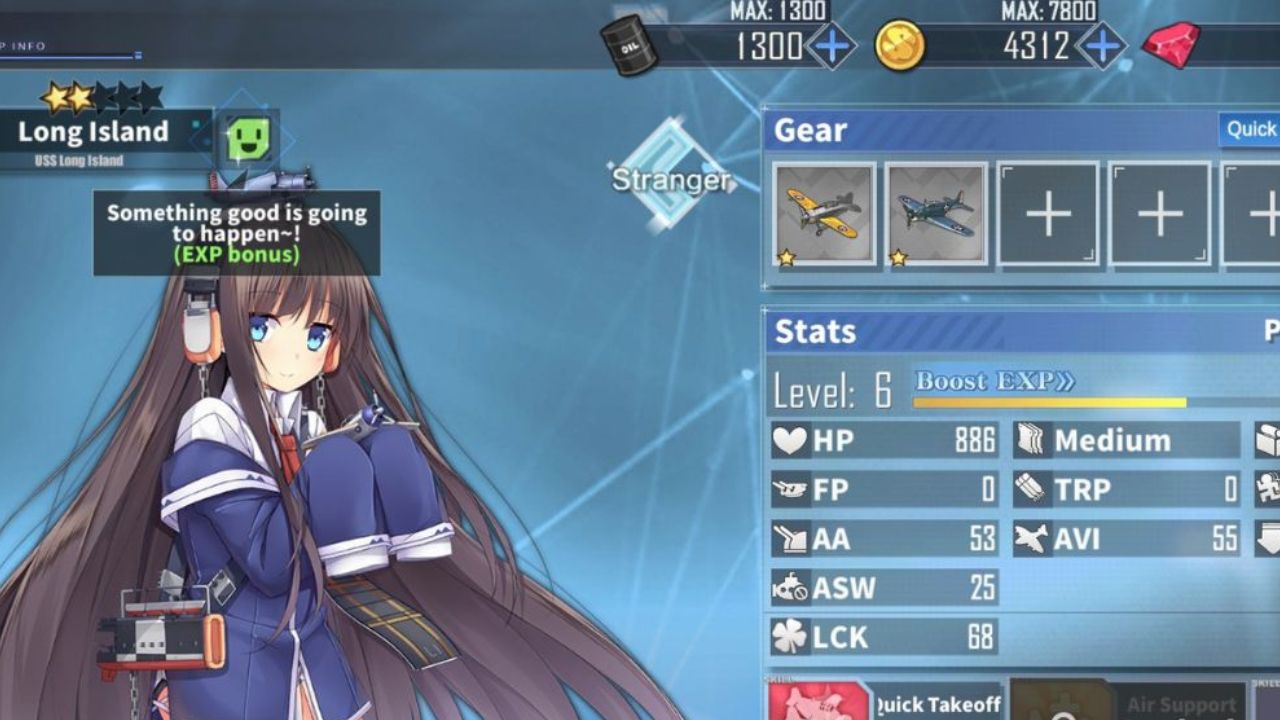Select the yellow biplane gear slot
Viewport: 1280px width, 720px height.
coord(822,213)
